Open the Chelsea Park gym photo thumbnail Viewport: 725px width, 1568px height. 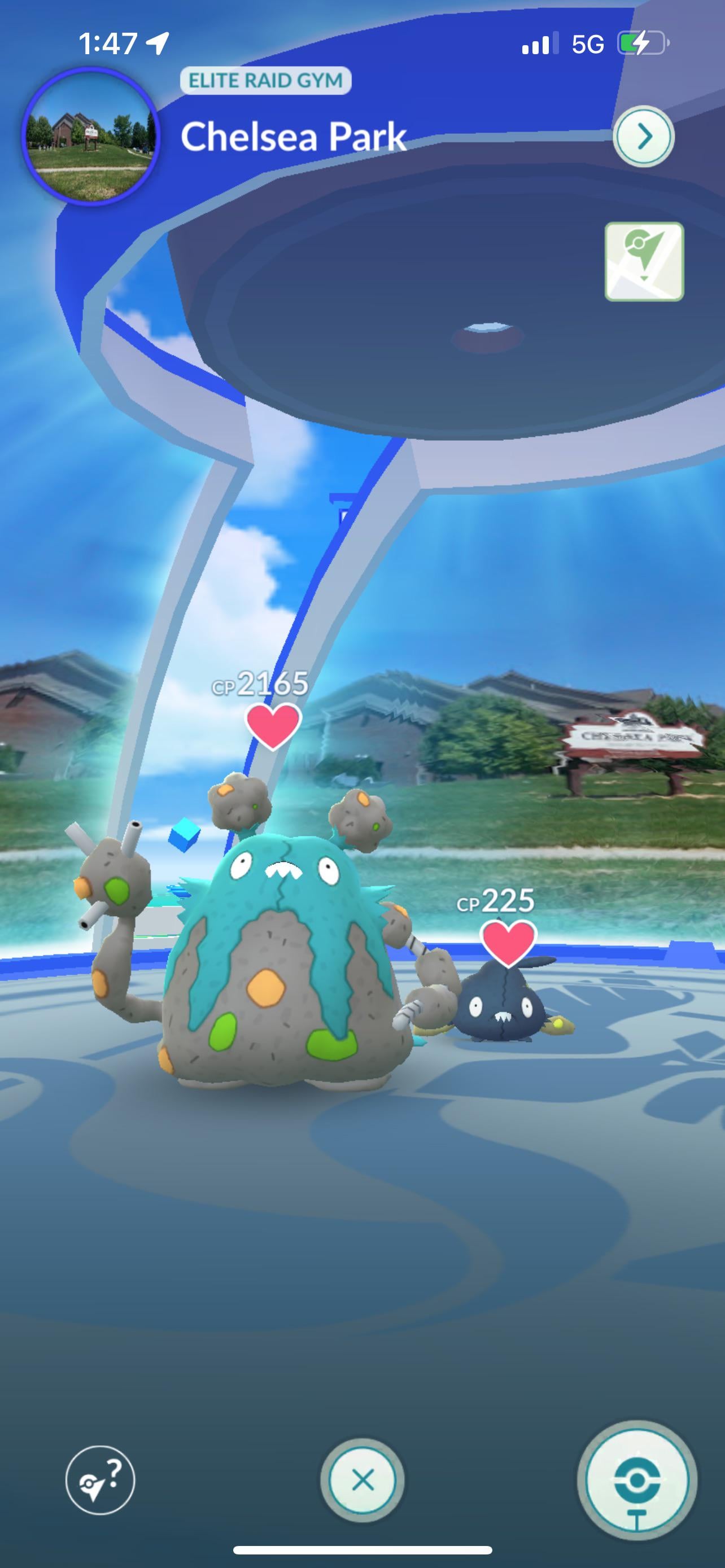(91, 137)
